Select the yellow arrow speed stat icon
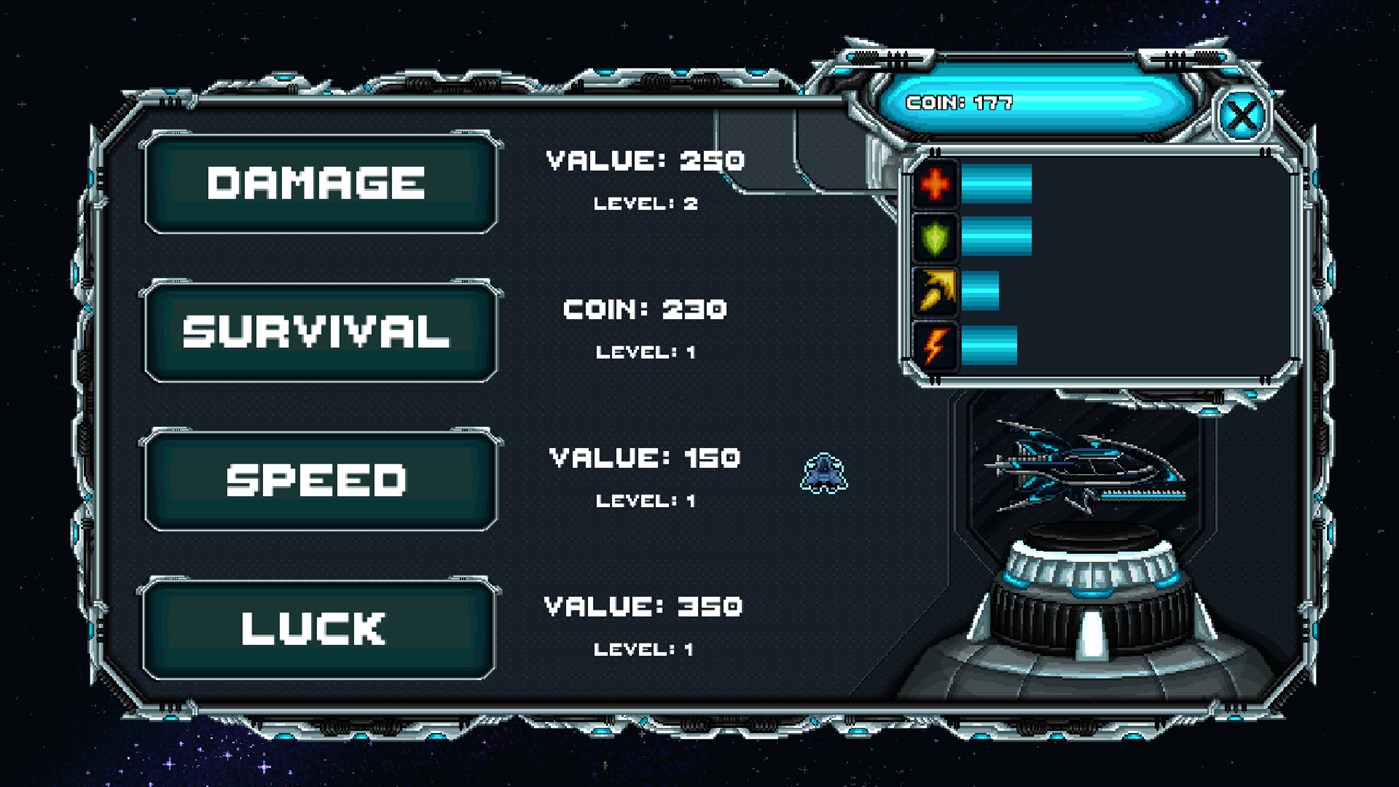Viewport: 1399px width, 787px height. click(x=935, y=291)
